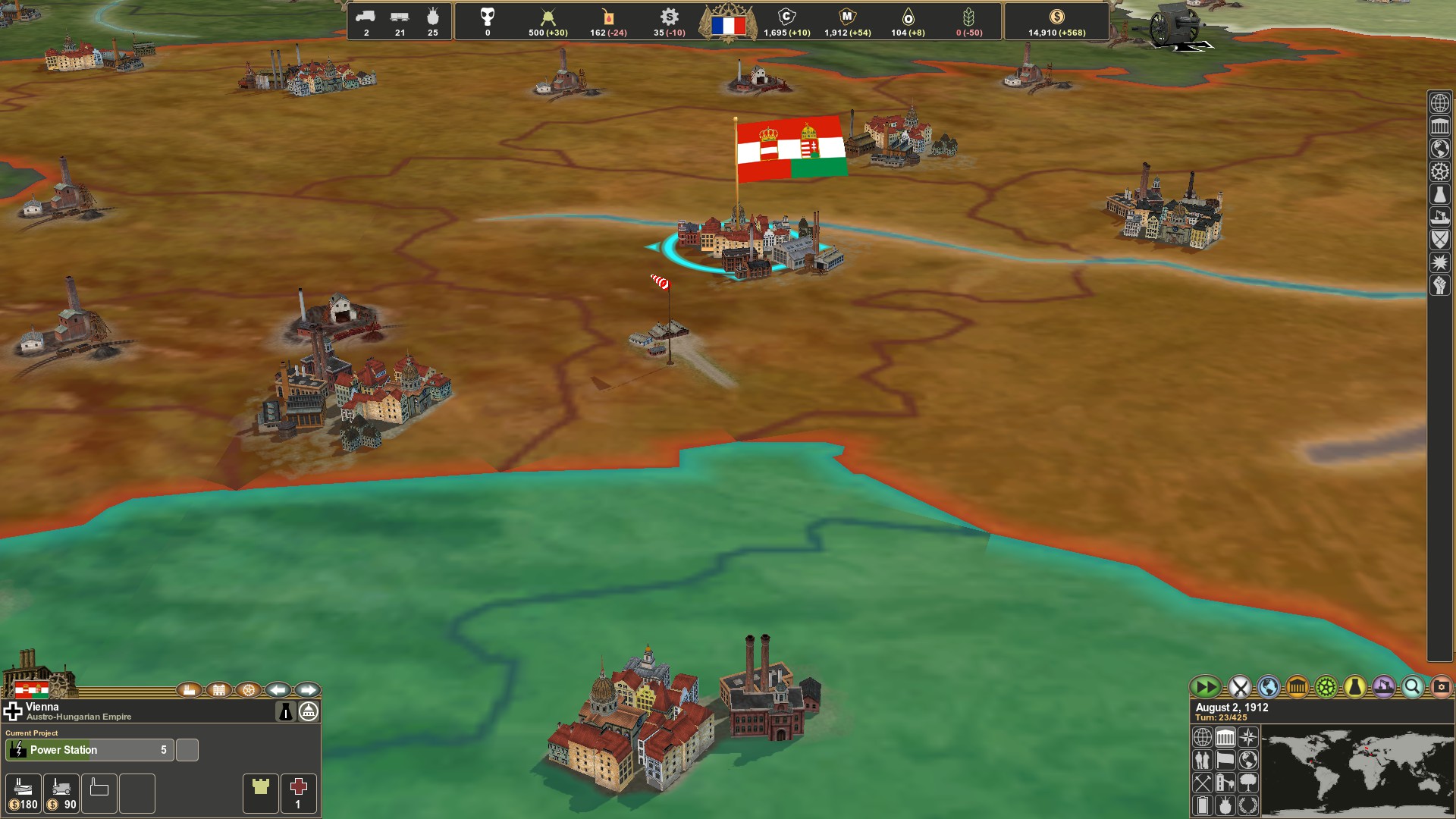
Task: Click the crossed swords military button
Action: coord(1239,687)
